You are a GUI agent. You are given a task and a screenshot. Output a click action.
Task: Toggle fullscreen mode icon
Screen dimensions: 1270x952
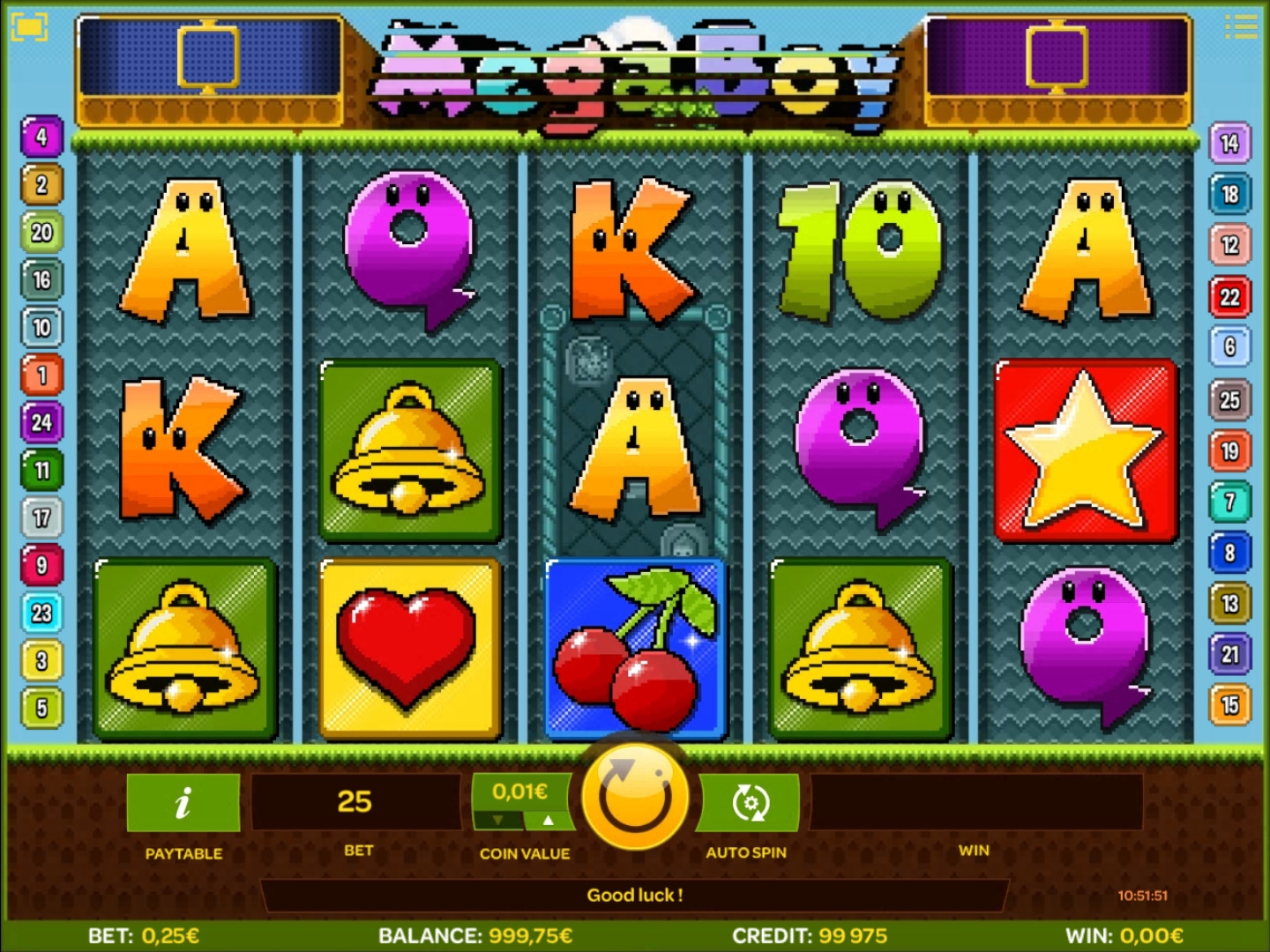[28, 26]
